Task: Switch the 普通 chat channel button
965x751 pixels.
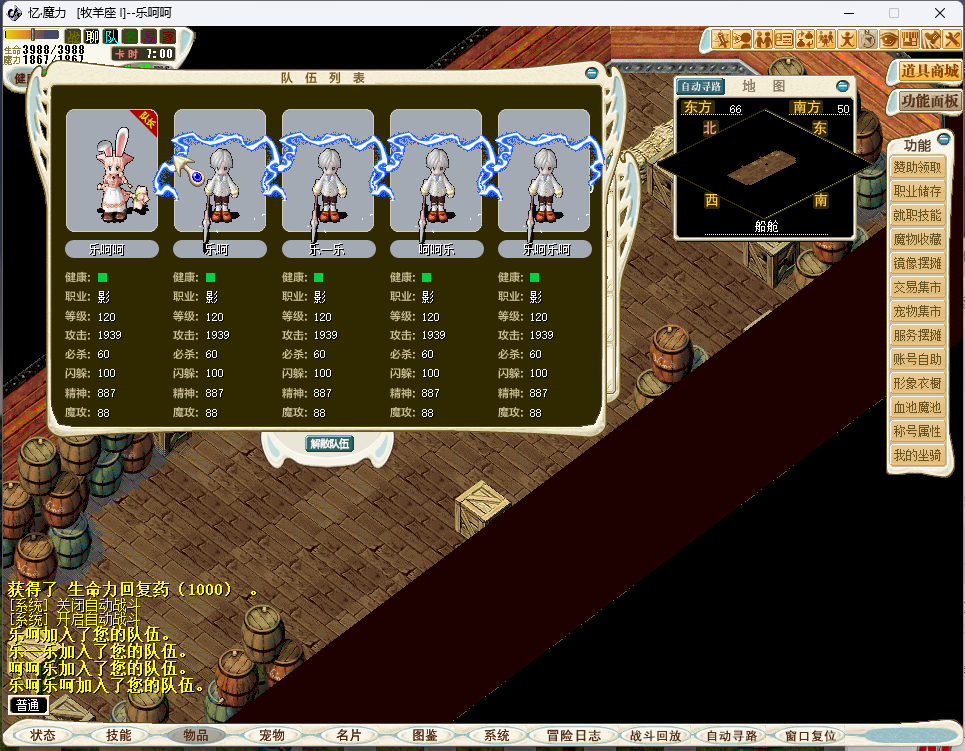Action: [x=28, y=705]
